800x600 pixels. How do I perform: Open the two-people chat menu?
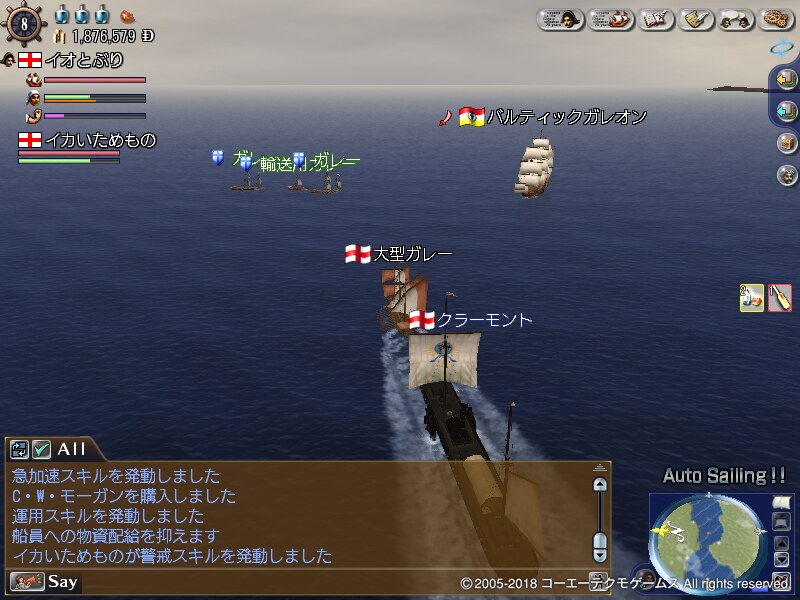click(x=737, y=19)
